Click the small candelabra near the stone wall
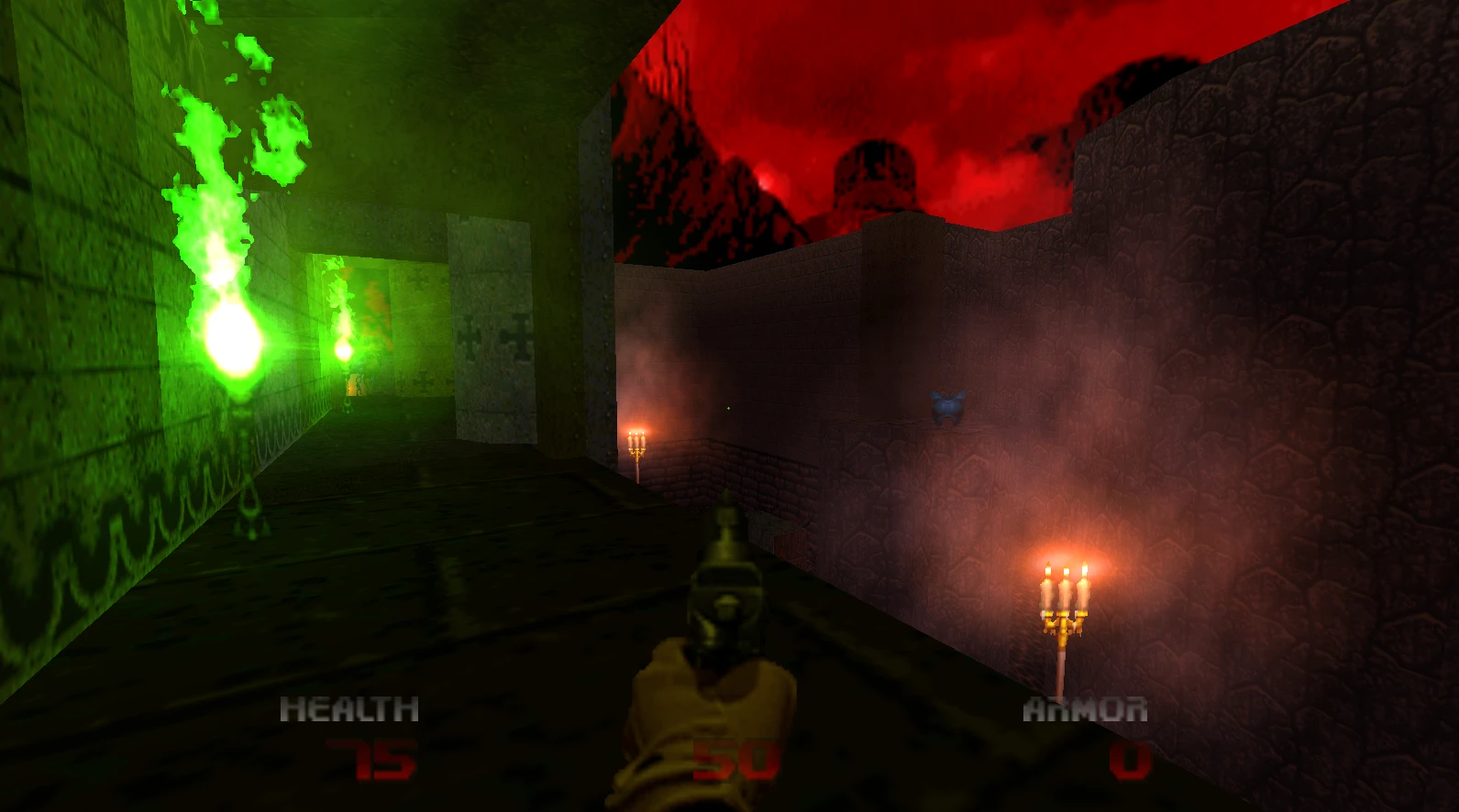1459x812 pixels. point(637,449)
